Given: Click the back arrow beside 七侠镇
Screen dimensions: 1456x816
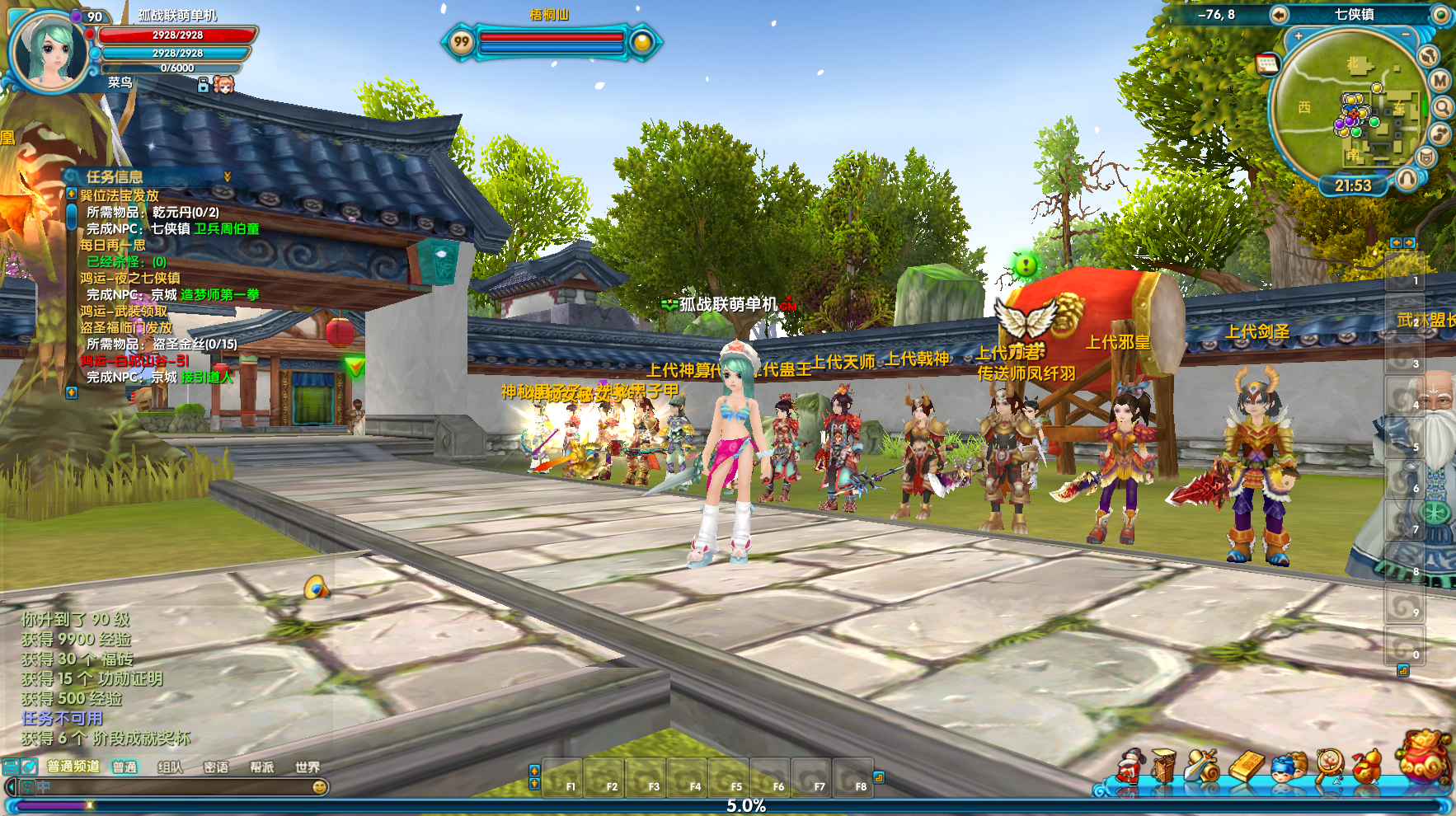Looking at the screenshot, I should [x=1279, y=15].
